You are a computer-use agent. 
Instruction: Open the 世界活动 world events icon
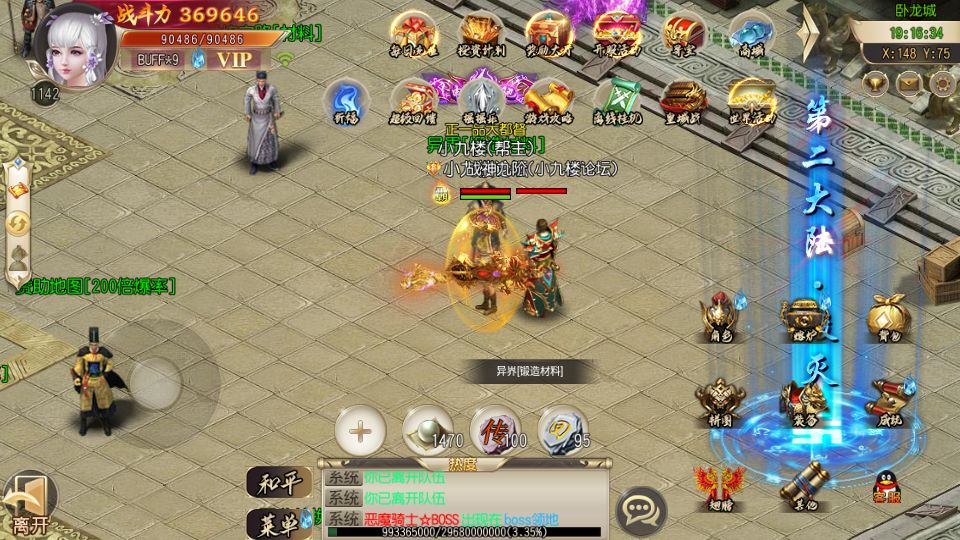(x=751, y=101)
